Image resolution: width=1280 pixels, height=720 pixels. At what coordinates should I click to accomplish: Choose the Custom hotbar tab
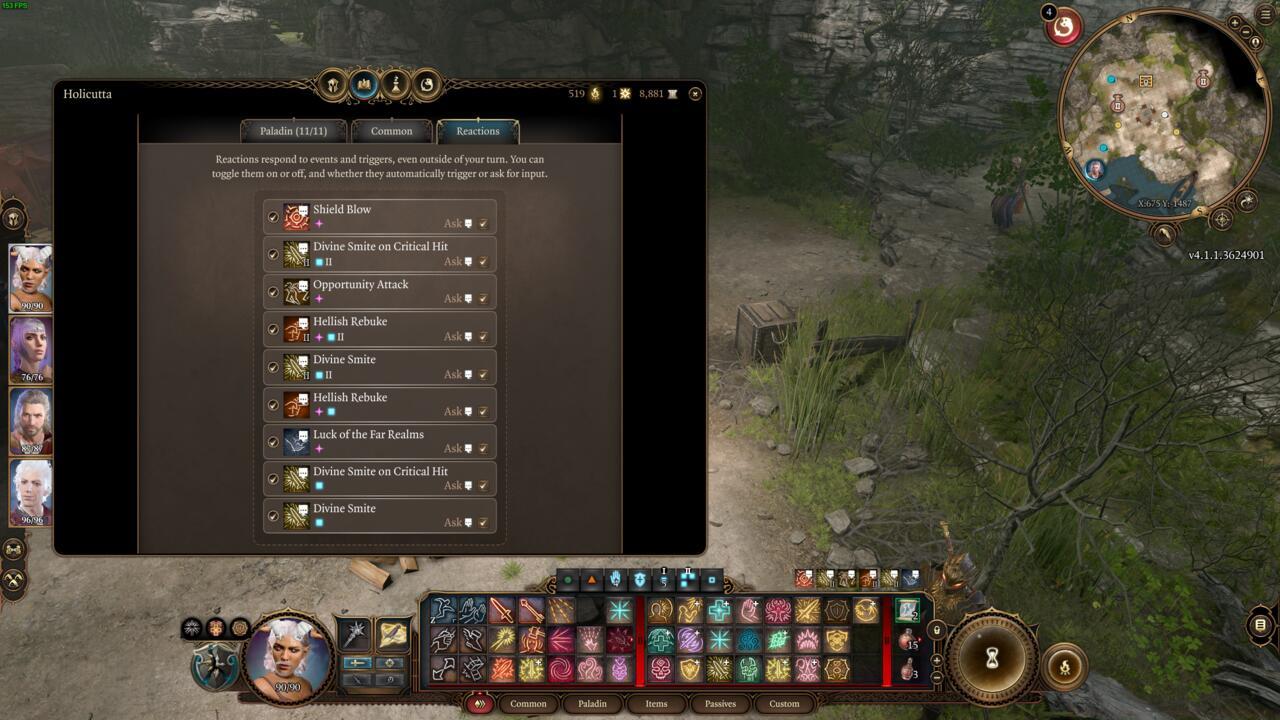[784, 703]
